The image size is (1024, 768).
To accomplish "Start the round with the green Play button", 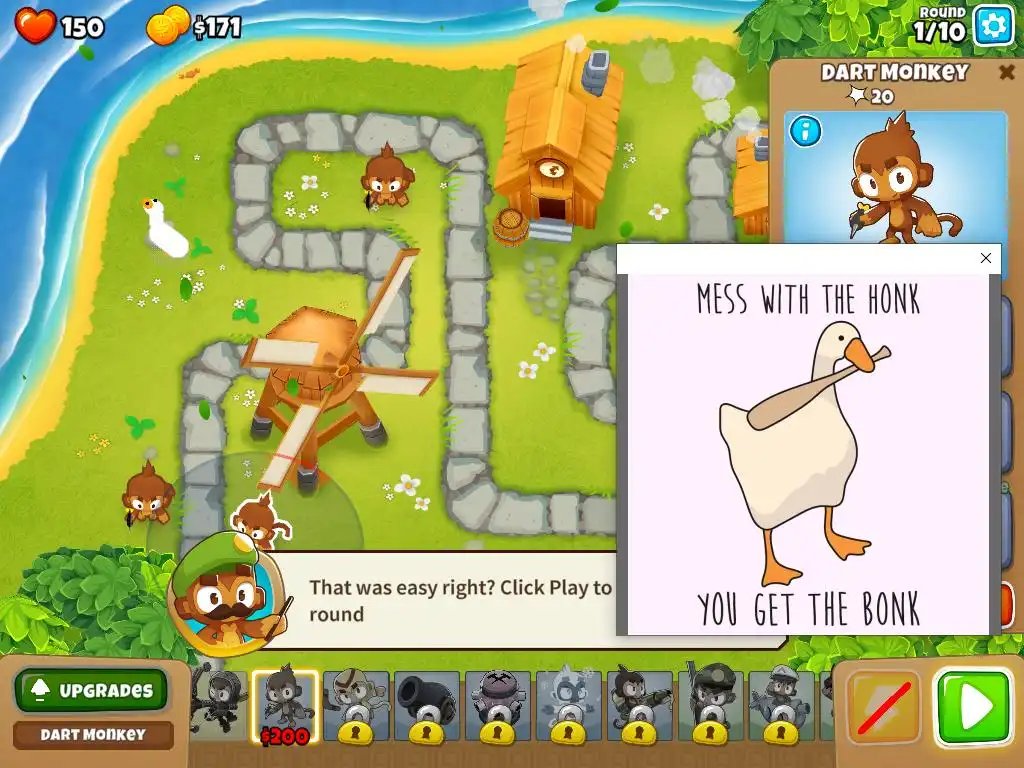I will click(972, 708).
